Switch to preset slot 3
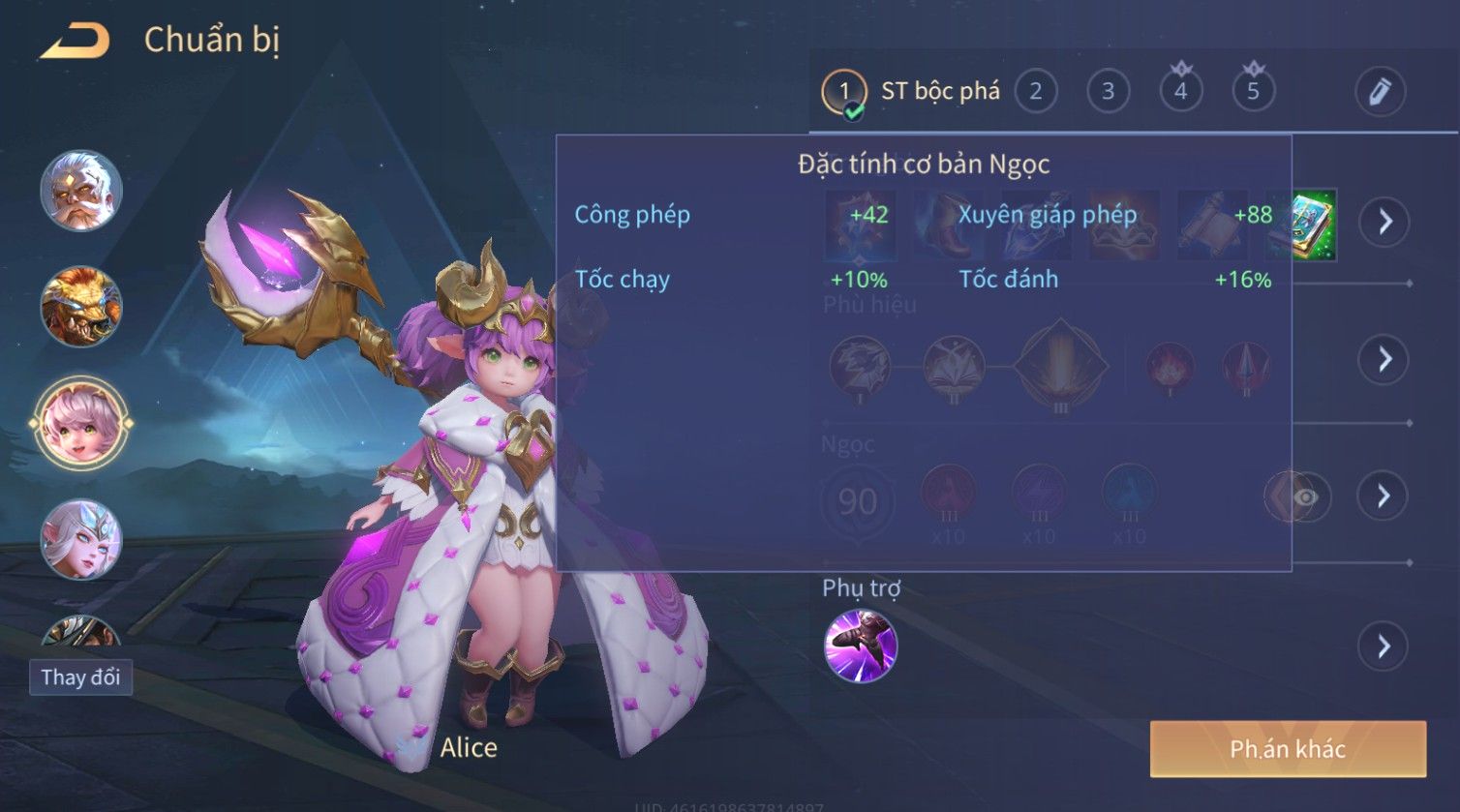Image resolution: width=1460 pixels, height=812 pixels. [1108, 92]
